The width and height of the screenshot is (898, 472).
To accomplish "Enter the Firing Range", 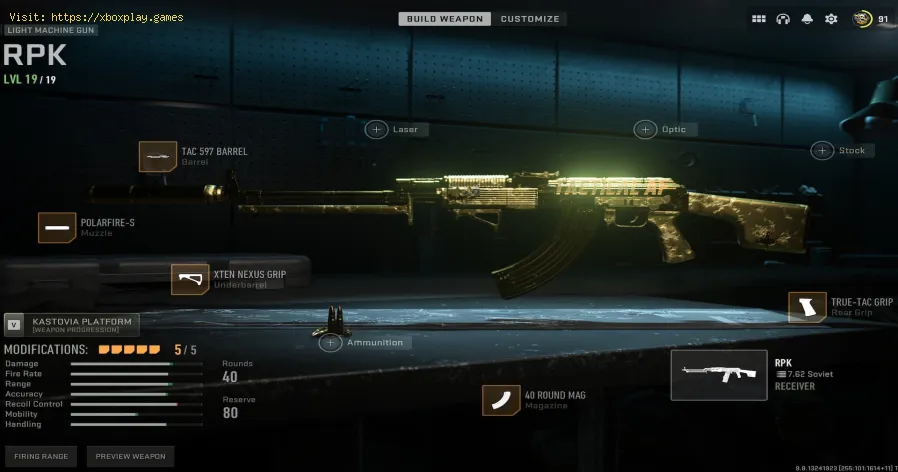I will (x=41, y=456).
